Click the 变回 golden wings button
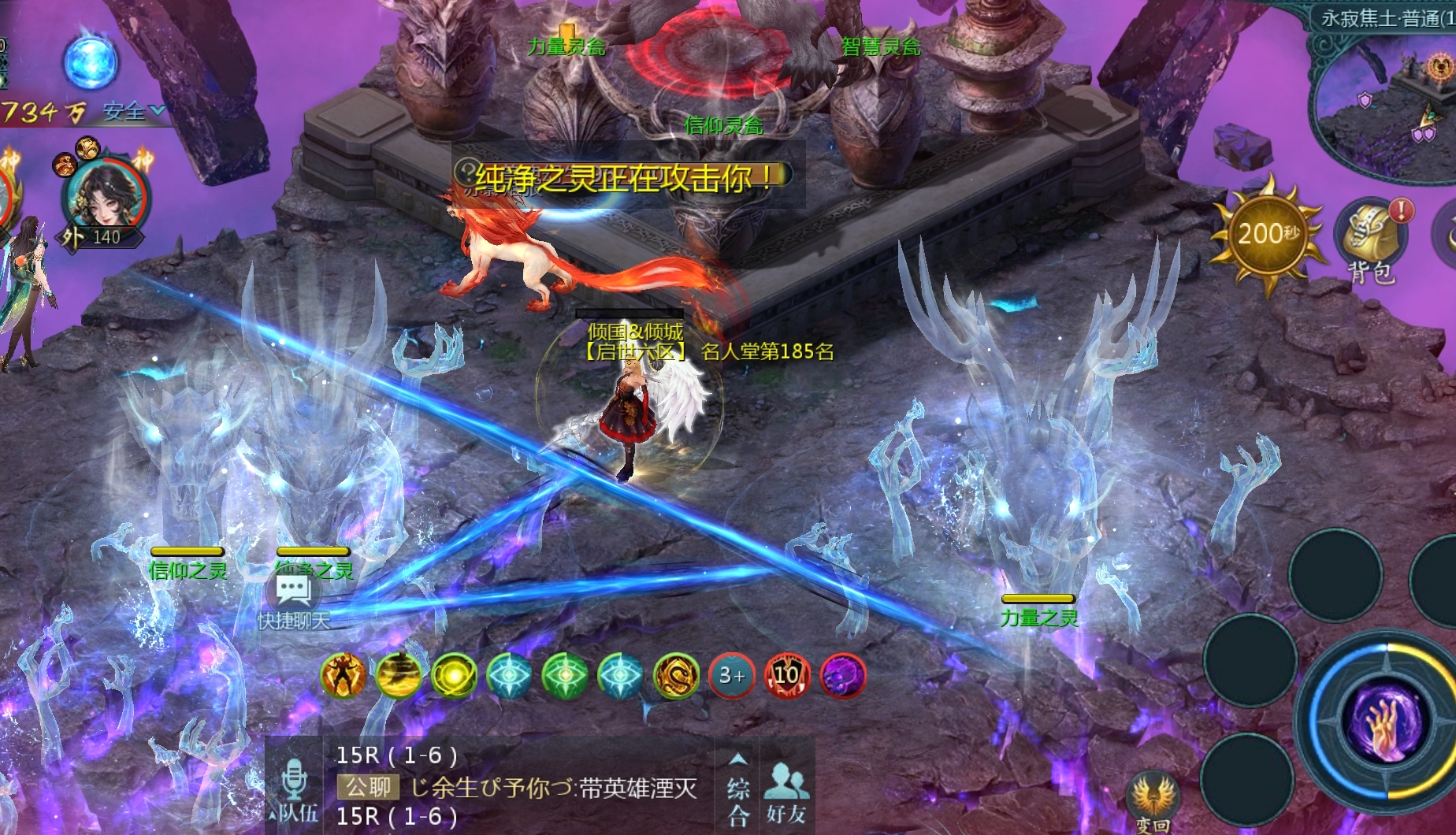Image resolution: width=1456 pixels, height=835 pixels. [1152, 800]
